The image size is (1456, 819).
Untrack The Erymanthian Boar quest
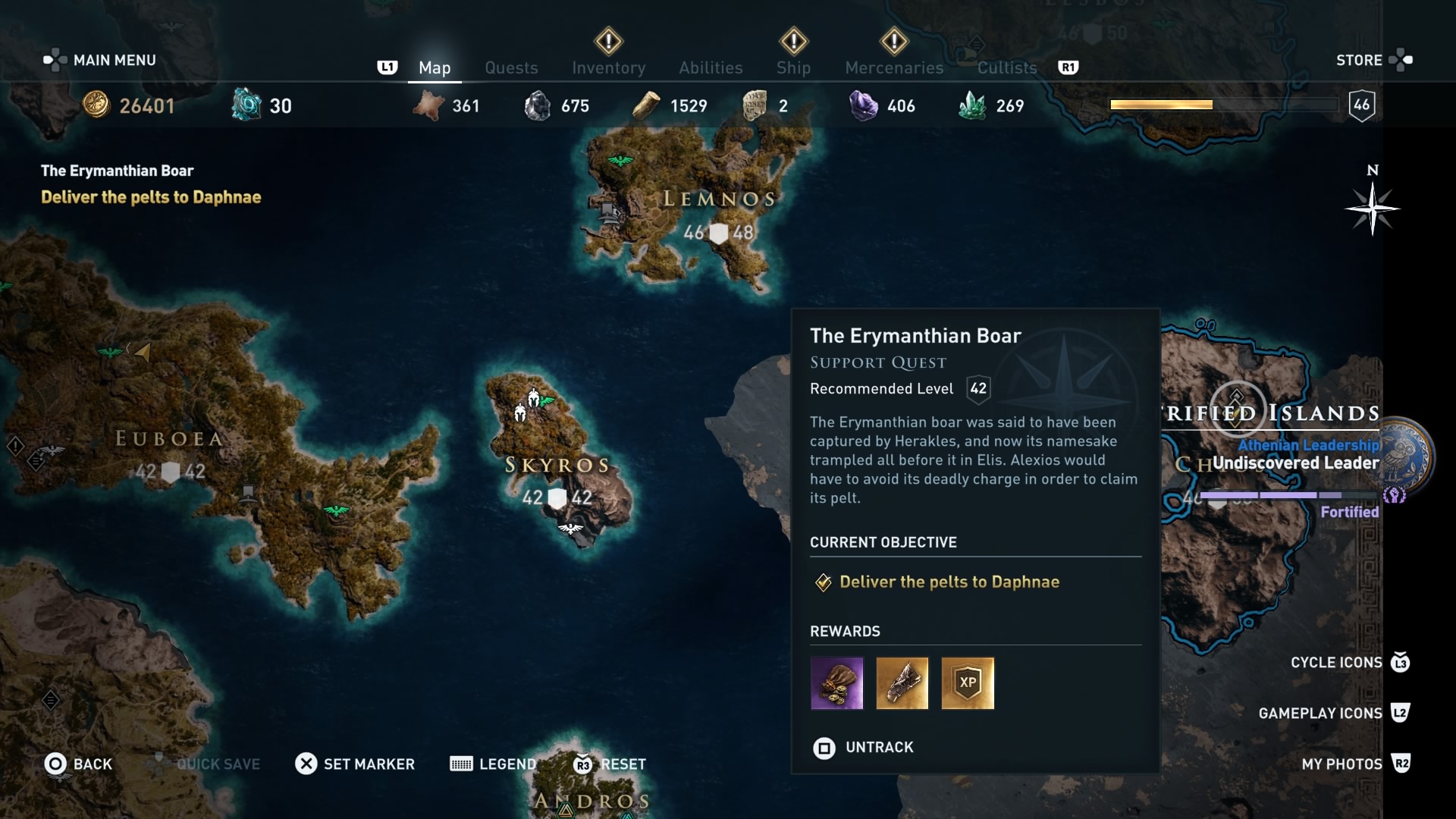(862, 748)
